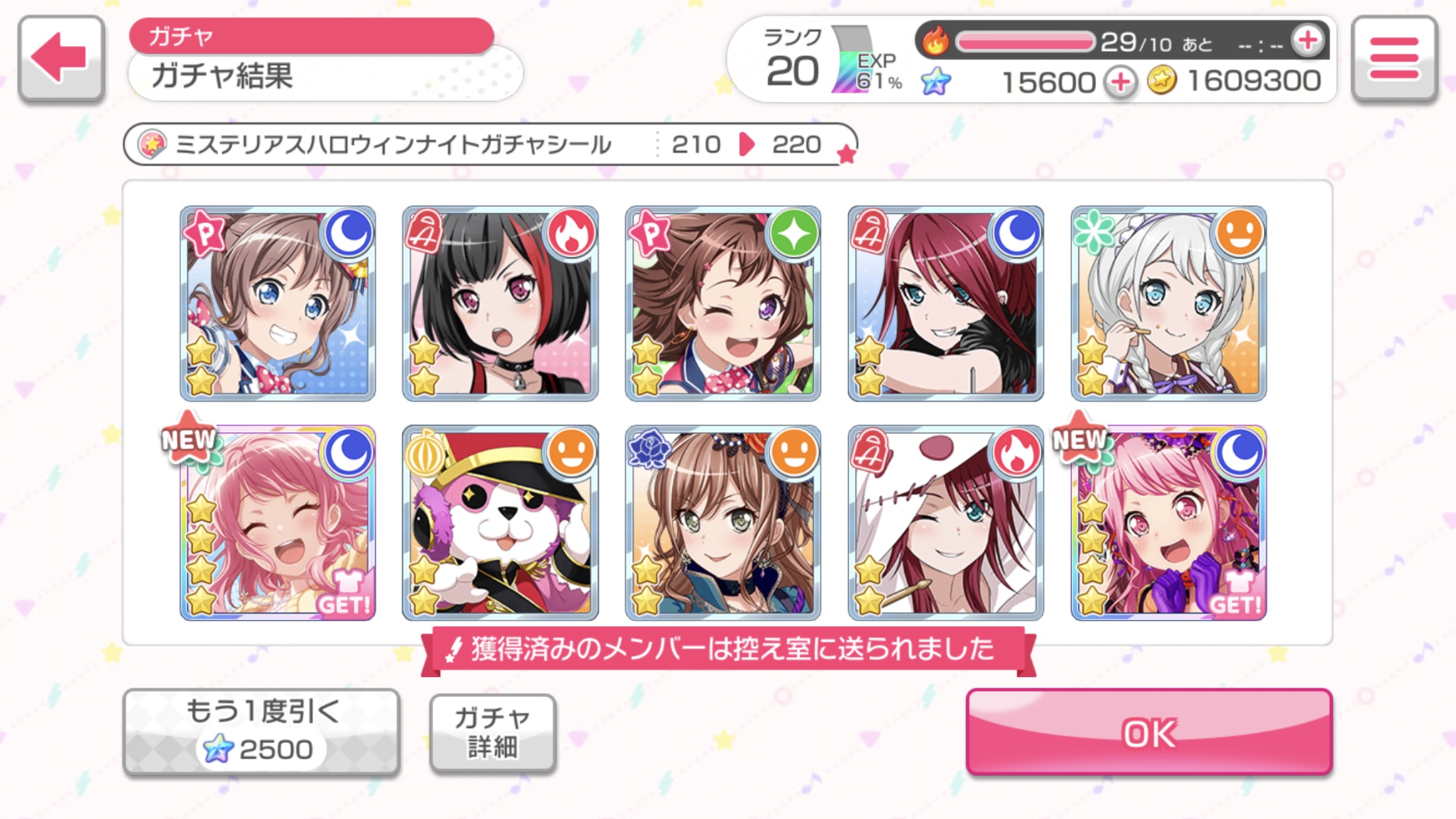The width and height of the screenshot is (1456, 819).
Task: View the green-eyed brunette two-star card
Action: (x=723, y=523)
